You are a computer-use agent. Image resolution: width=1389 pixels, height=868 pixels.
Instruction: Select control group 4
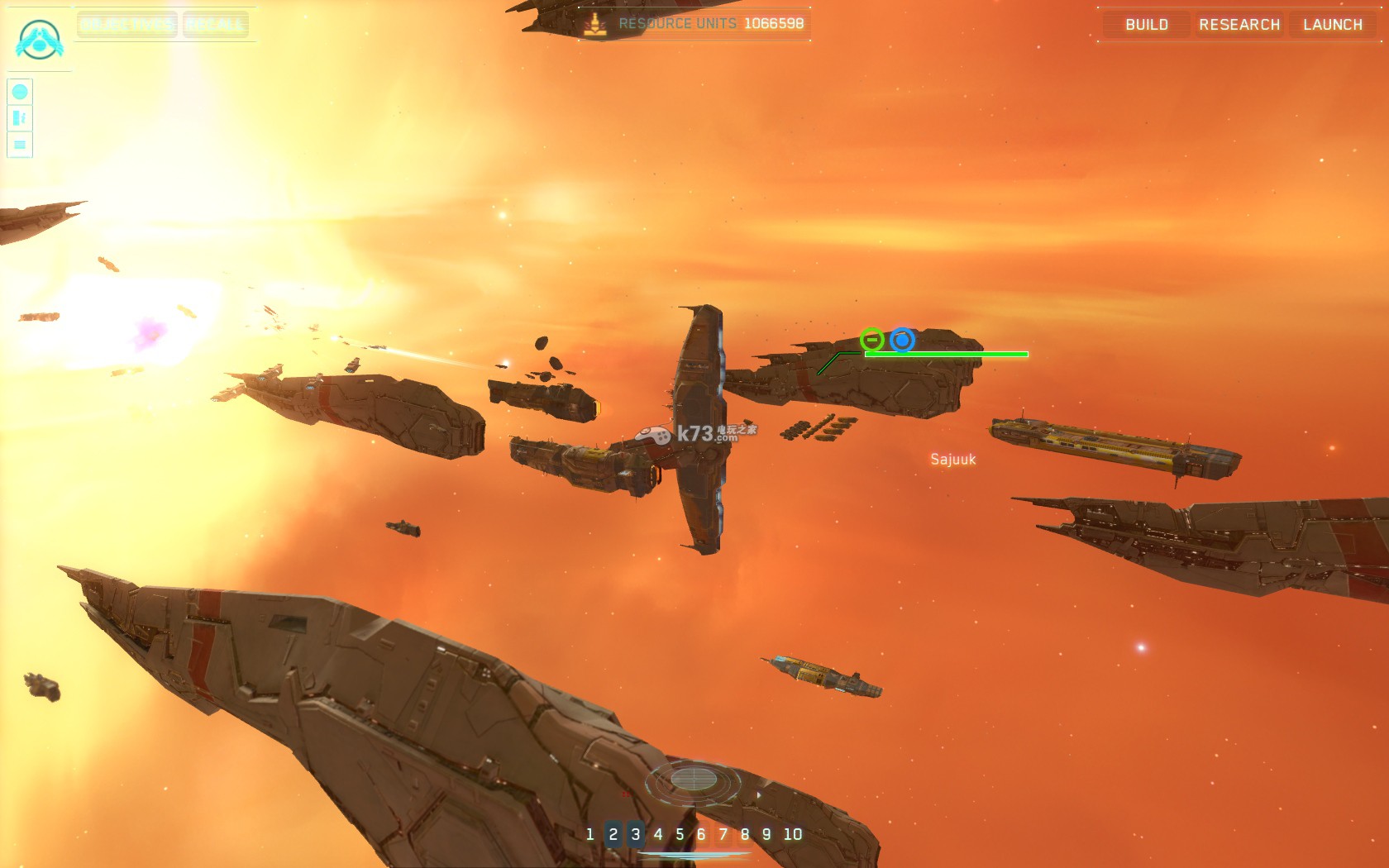pos(658,834)
